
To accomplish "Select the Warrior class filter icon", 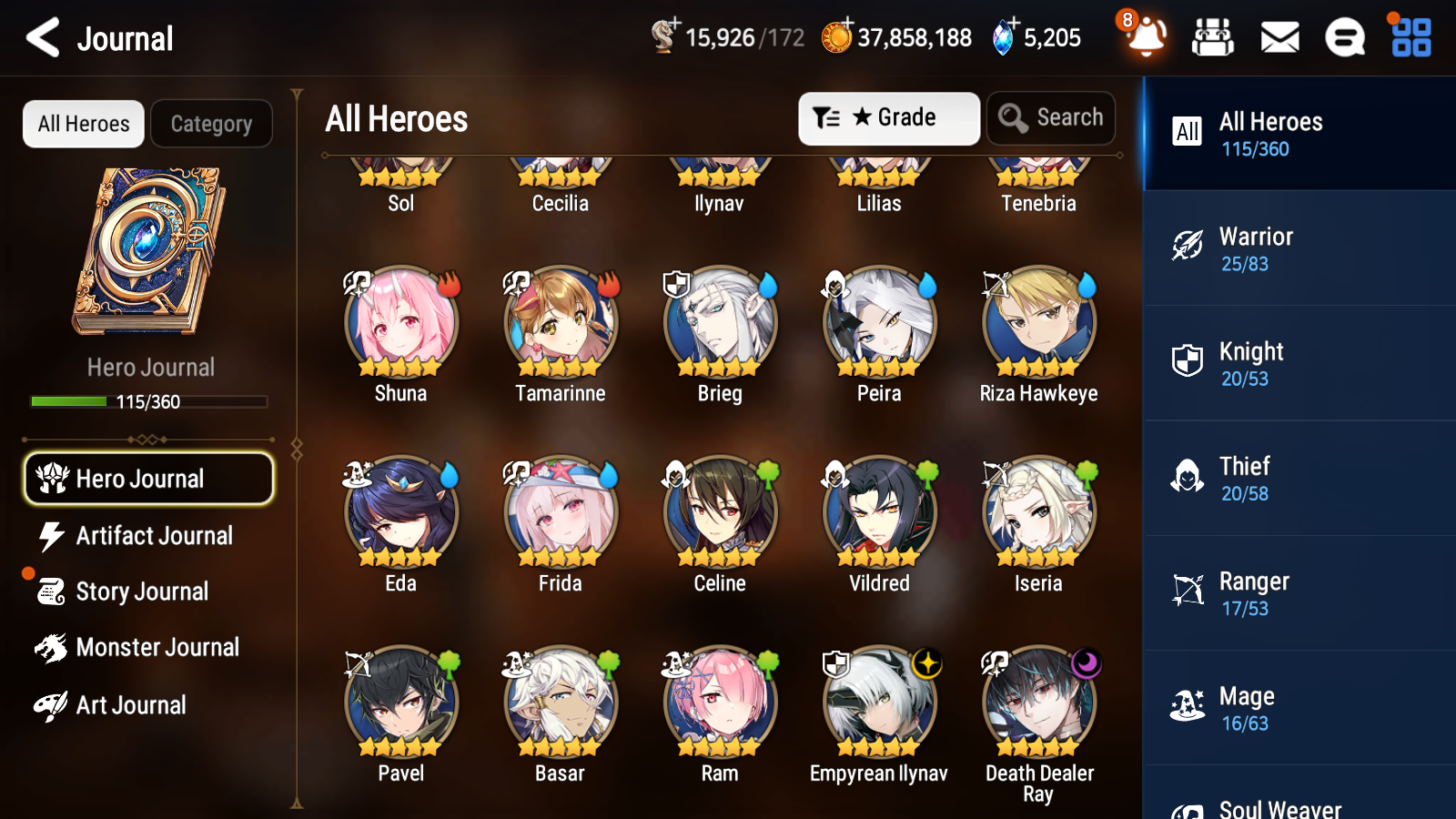I will 1188,245.
